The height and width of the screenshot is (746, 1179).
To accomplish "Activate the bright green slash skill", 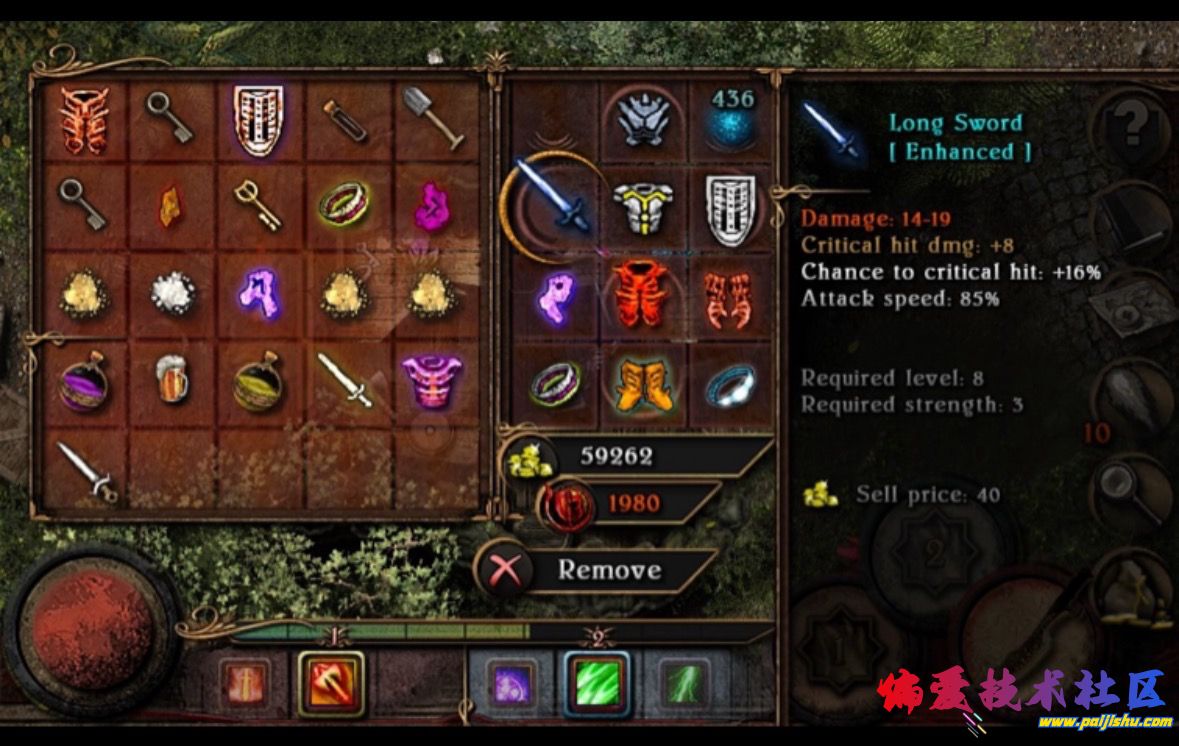I will pos(597,683).
